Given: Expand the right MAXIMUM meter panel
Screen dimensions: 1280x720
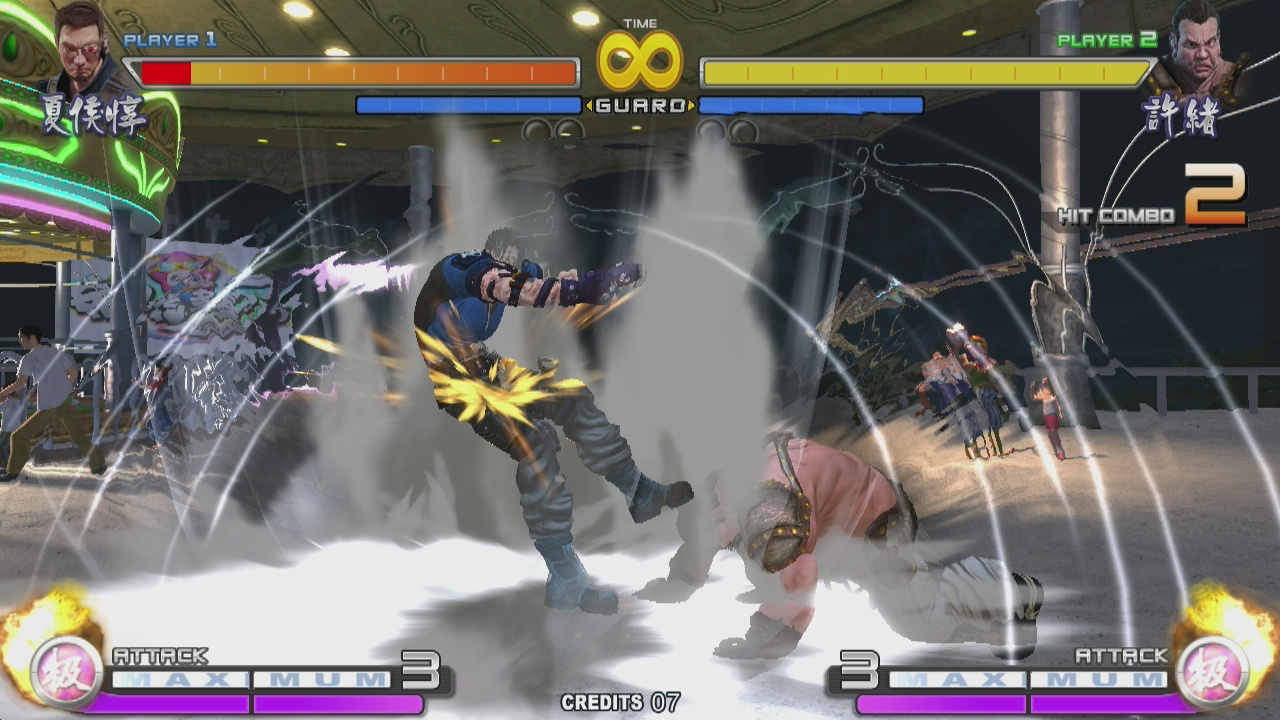Looking at the screenshot, I should point(1030,680).
